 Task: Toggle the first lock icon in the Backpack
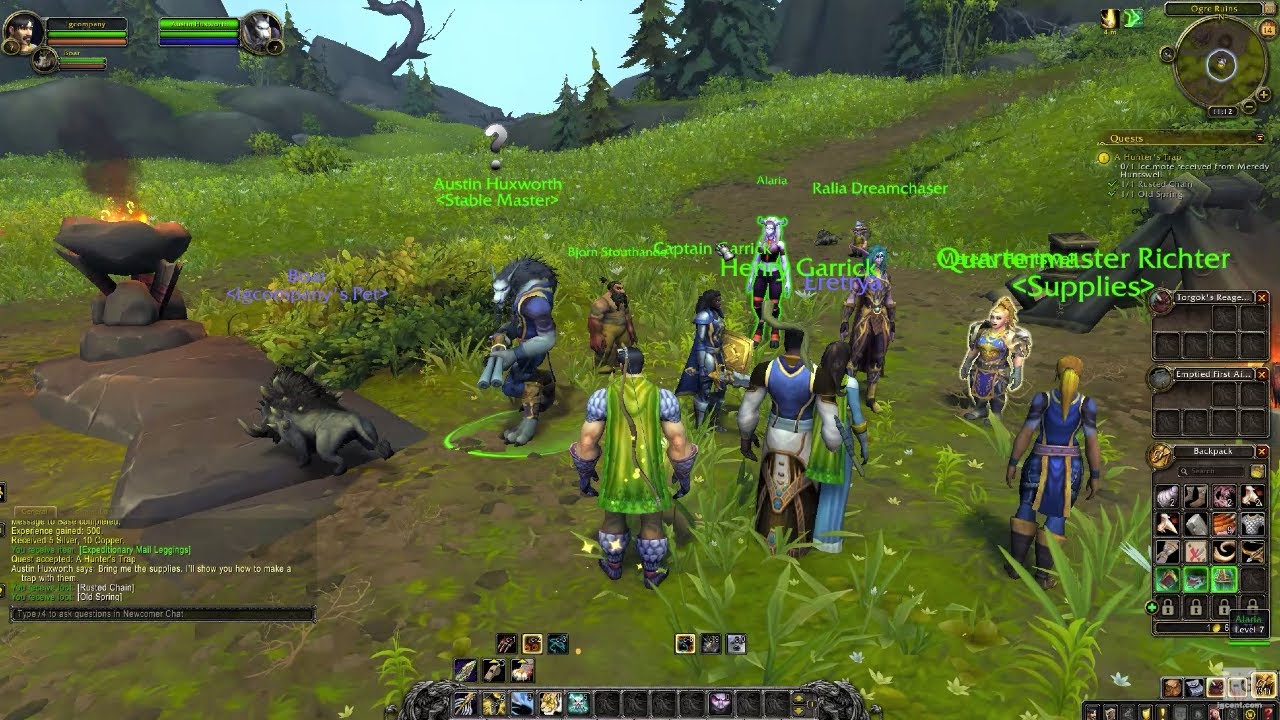pos(1167,608)
